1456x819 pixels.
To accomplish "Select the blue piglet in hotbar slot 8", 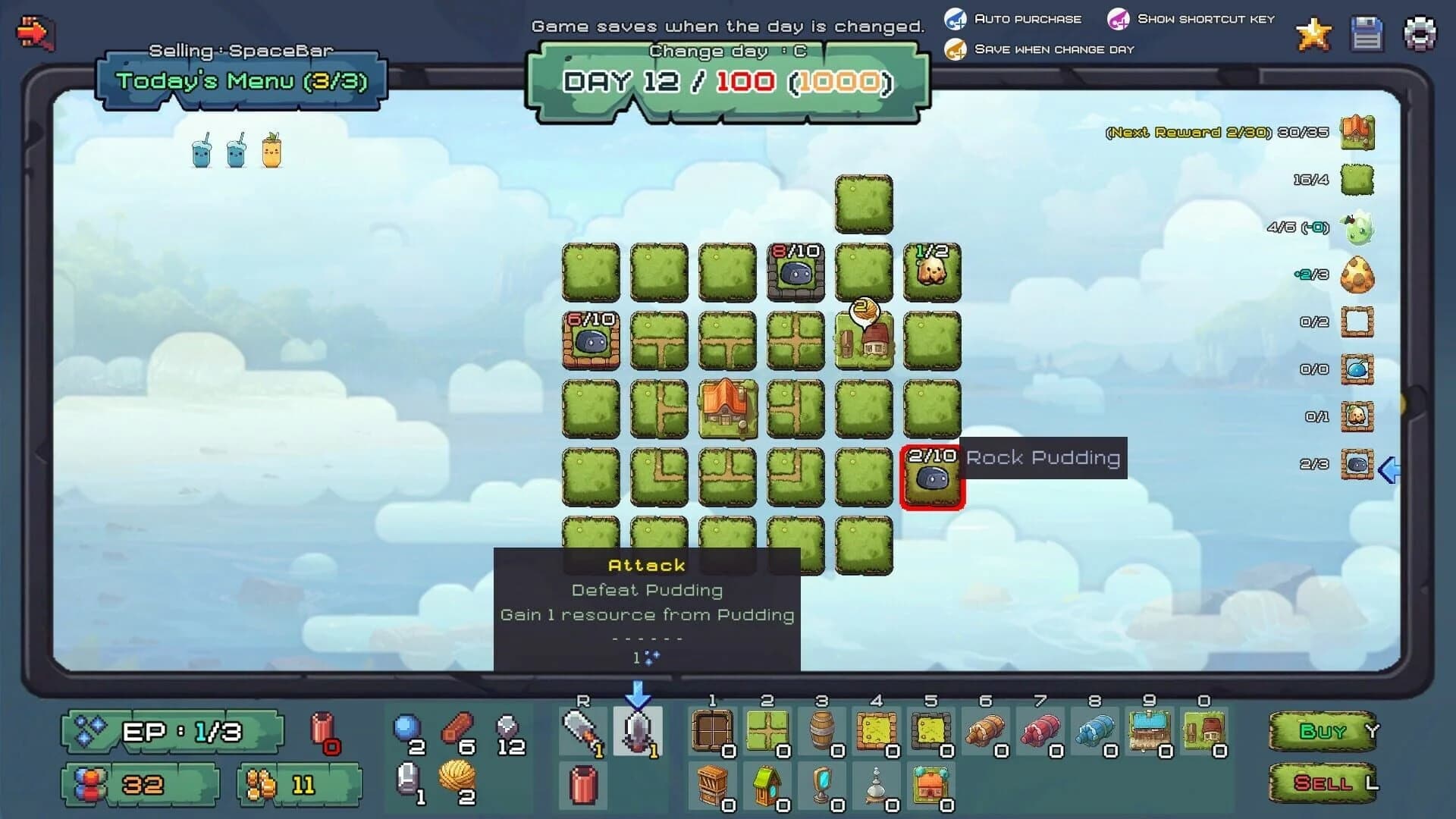I will coord(1095,730).
